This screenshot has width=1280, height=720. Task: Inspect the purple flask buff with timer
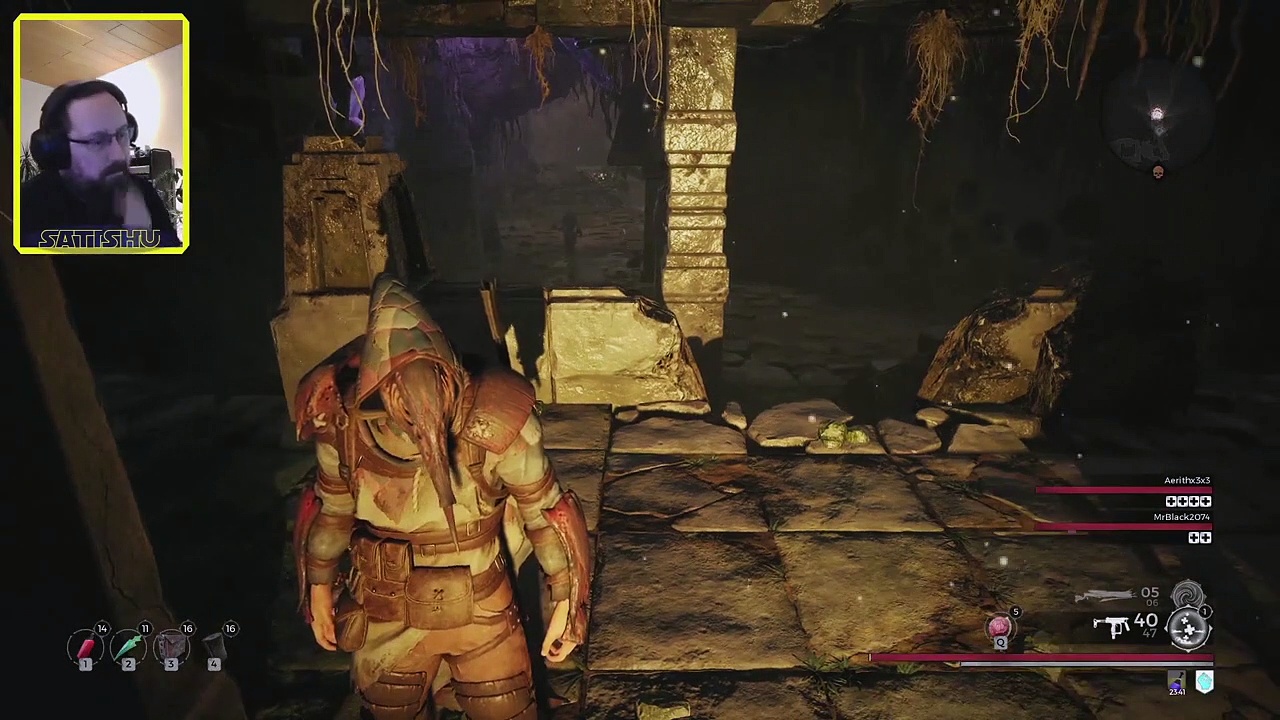click(x=1177, y=683)
